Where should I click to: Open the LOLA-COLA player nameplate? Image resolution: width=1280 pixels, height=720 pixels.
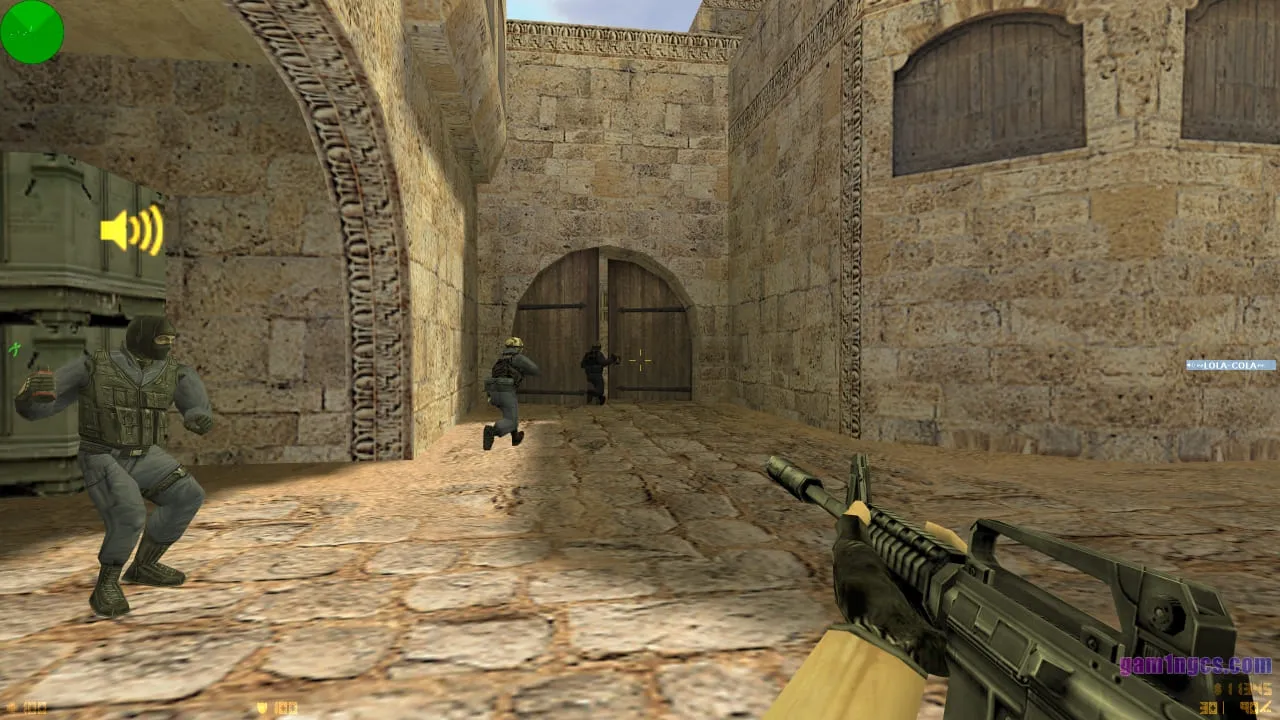coord(1230,365)
